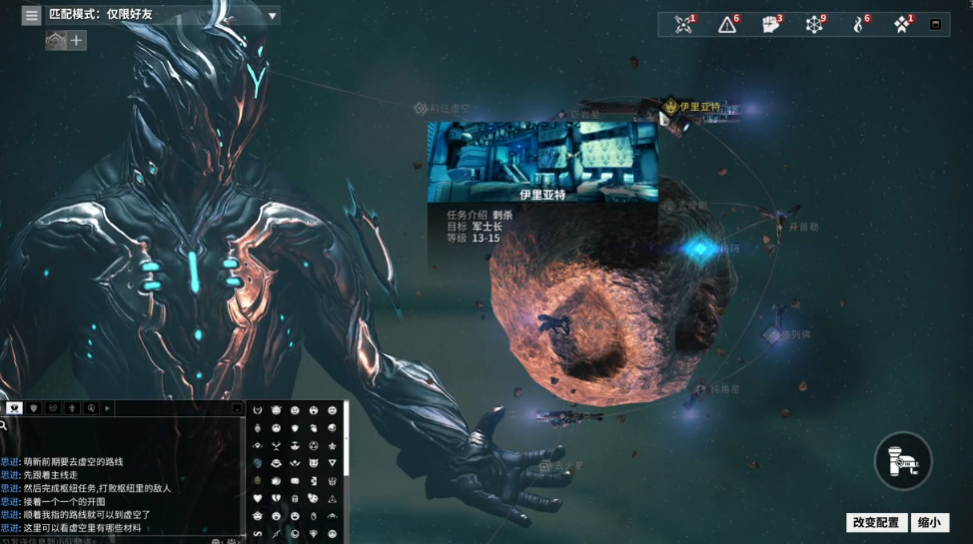This screenshot has width=973, height=544.
Task: Open the chat search magnifier
Action: pyautogui.click(x=4, y=425)
